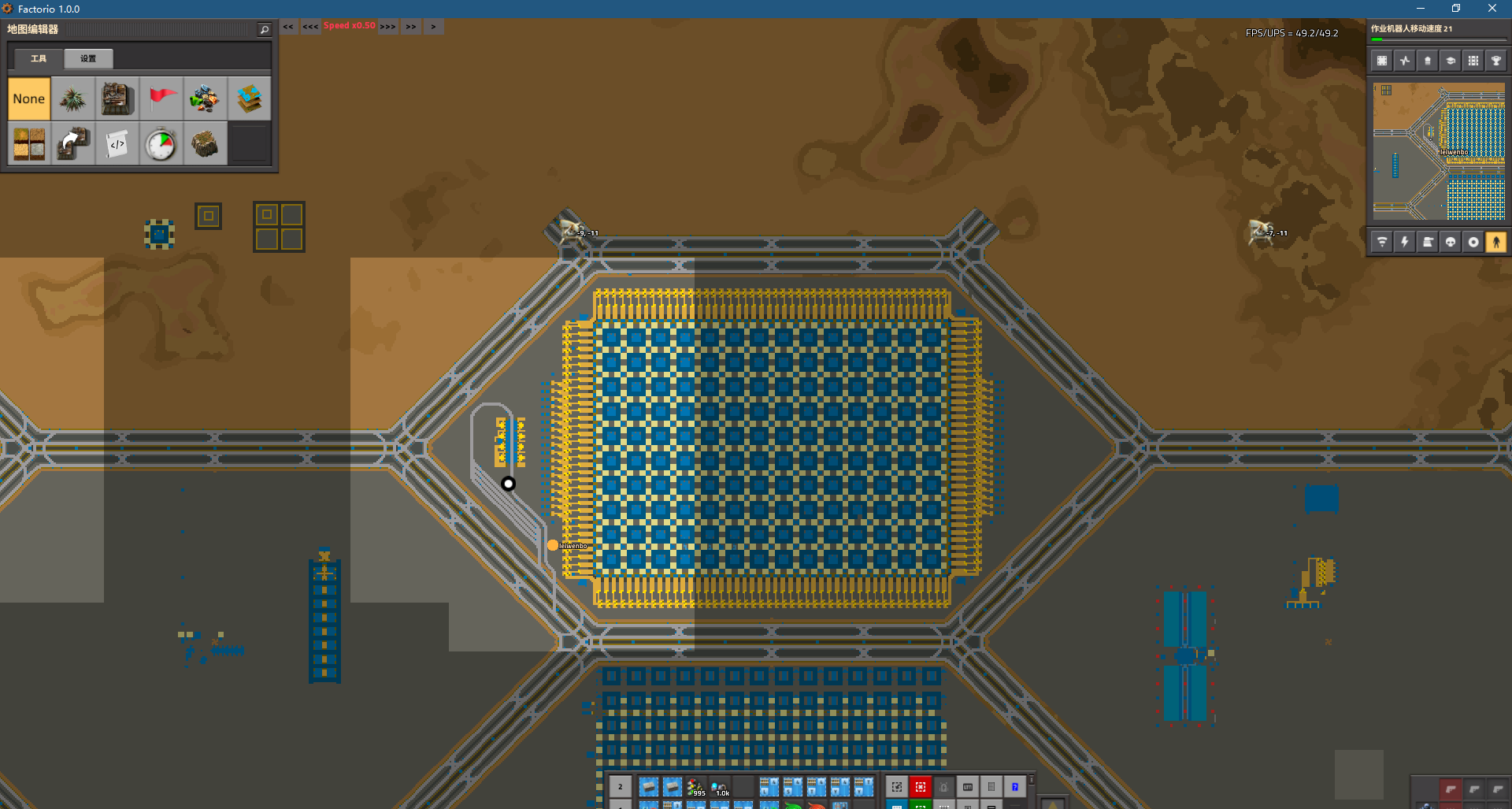Image resolution: width=1512 pixels, height=809 pixels.
Task: Select the decoratives plant tool
Action: click(x=73, y=98)
